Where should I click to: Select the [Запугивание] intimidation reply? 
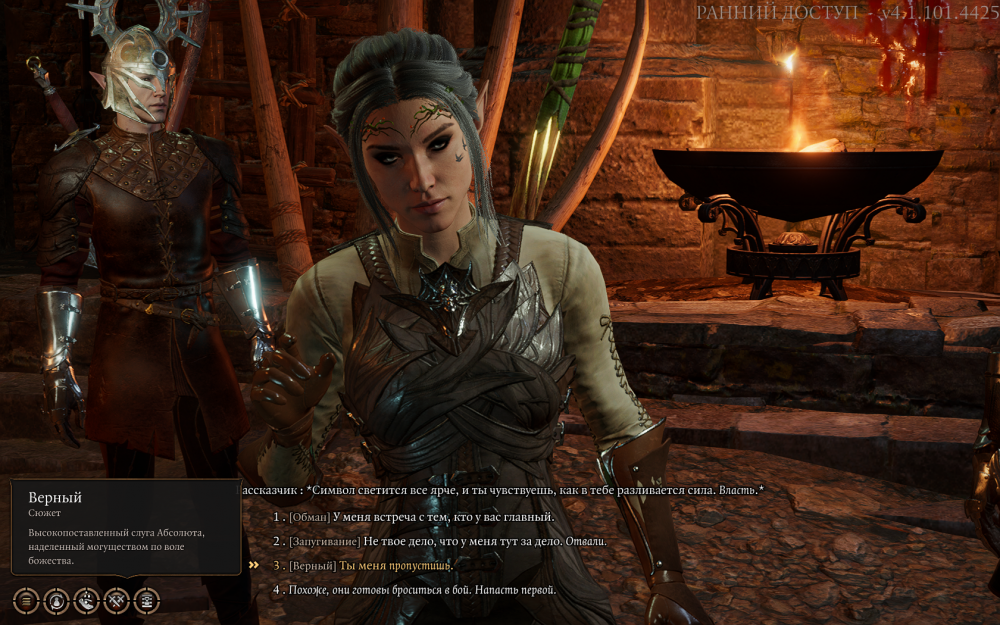point(447,541)
